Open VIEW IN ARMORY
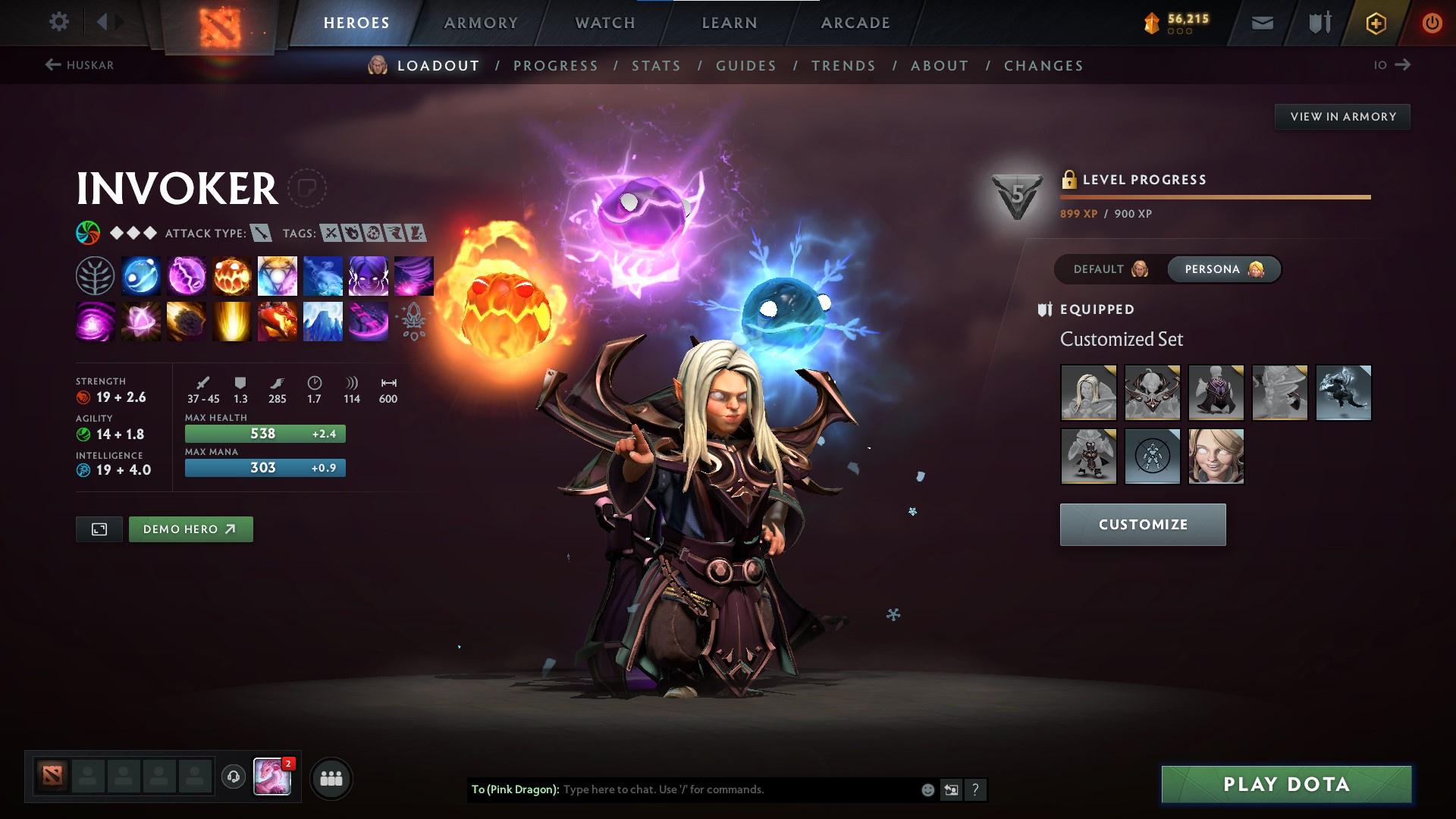The image size is (1456, 819). (1342, 116)
